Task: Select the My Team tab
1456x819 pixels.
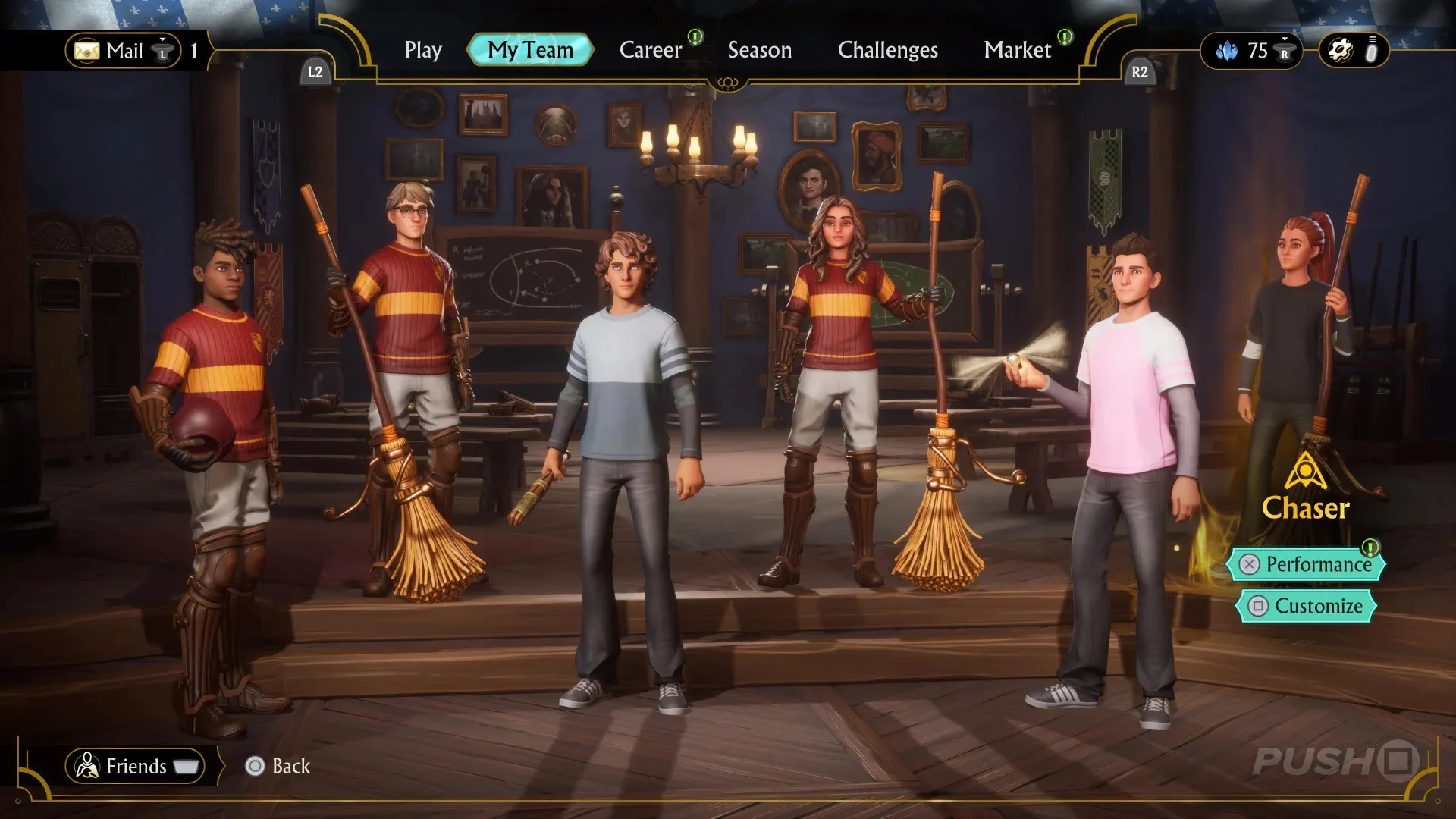Action: pos(530,50)
